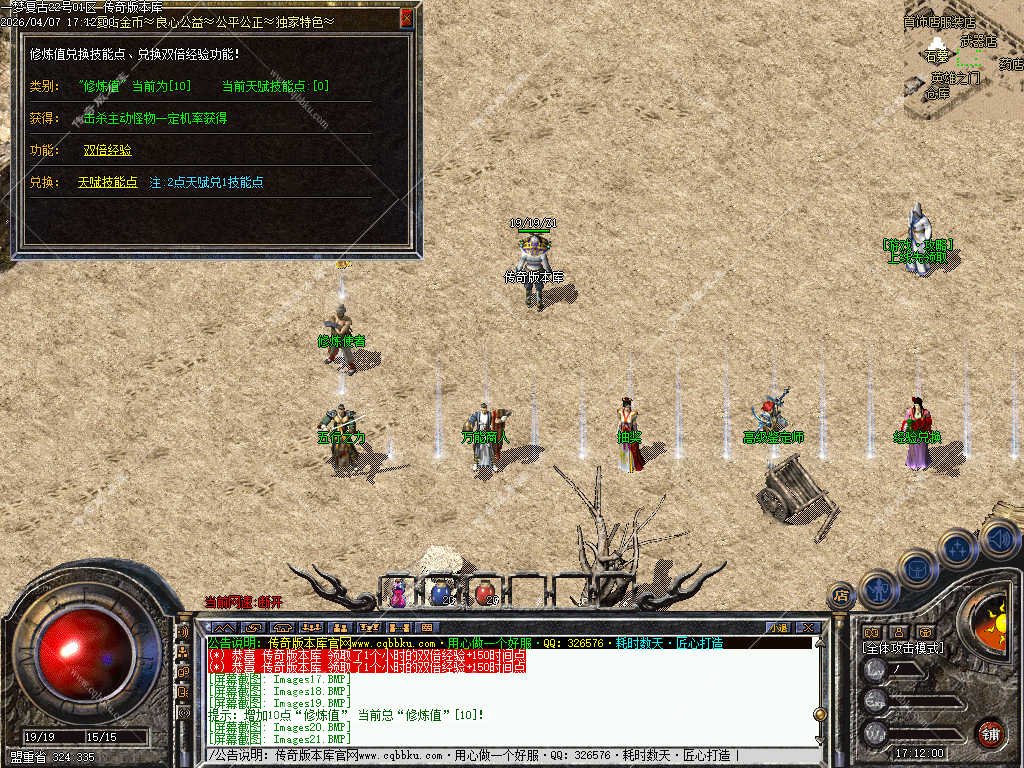Click the 小退 logout button

777,627
